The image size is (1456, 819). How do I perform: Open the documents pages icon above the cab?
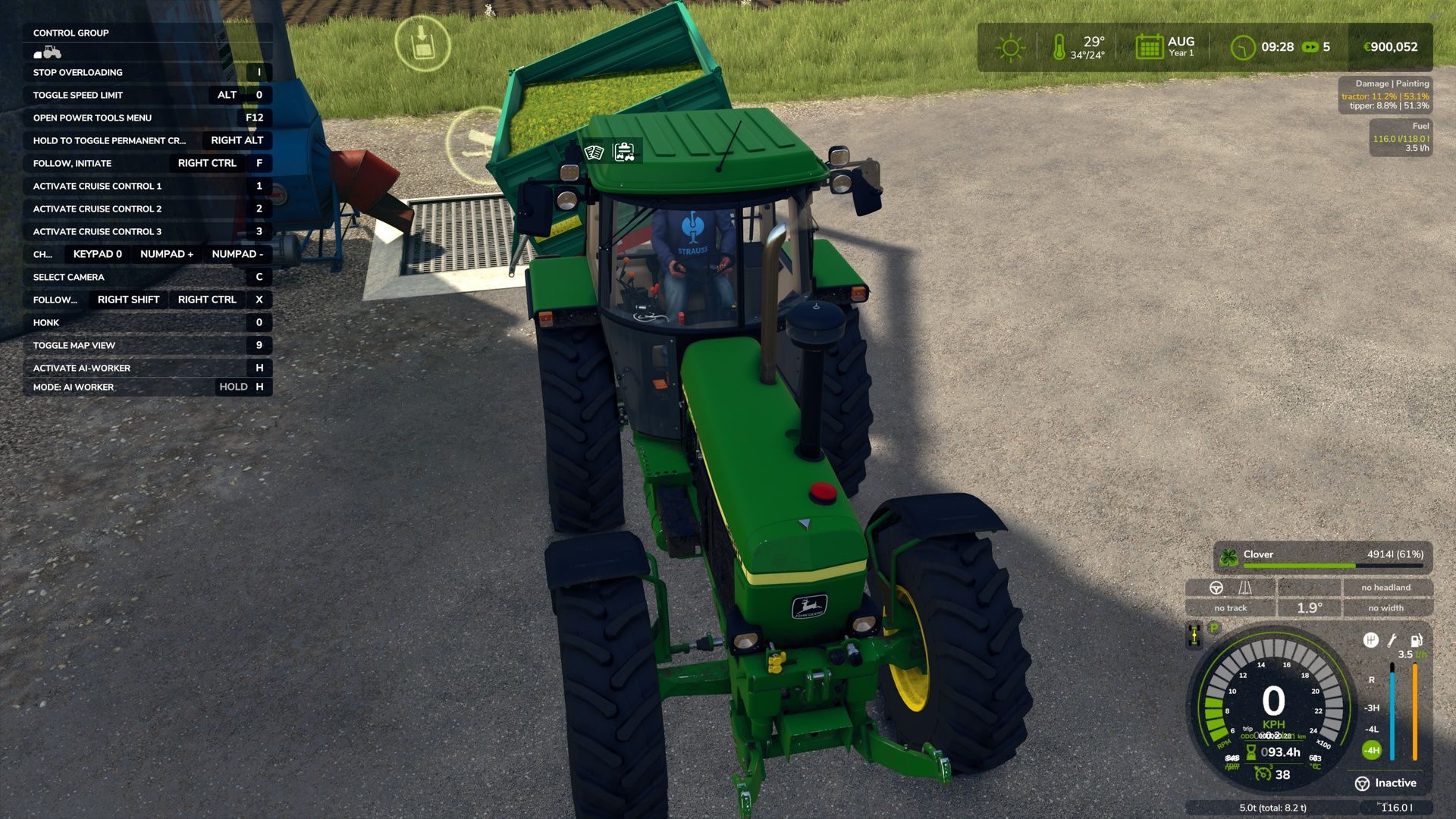click(594, 152)
